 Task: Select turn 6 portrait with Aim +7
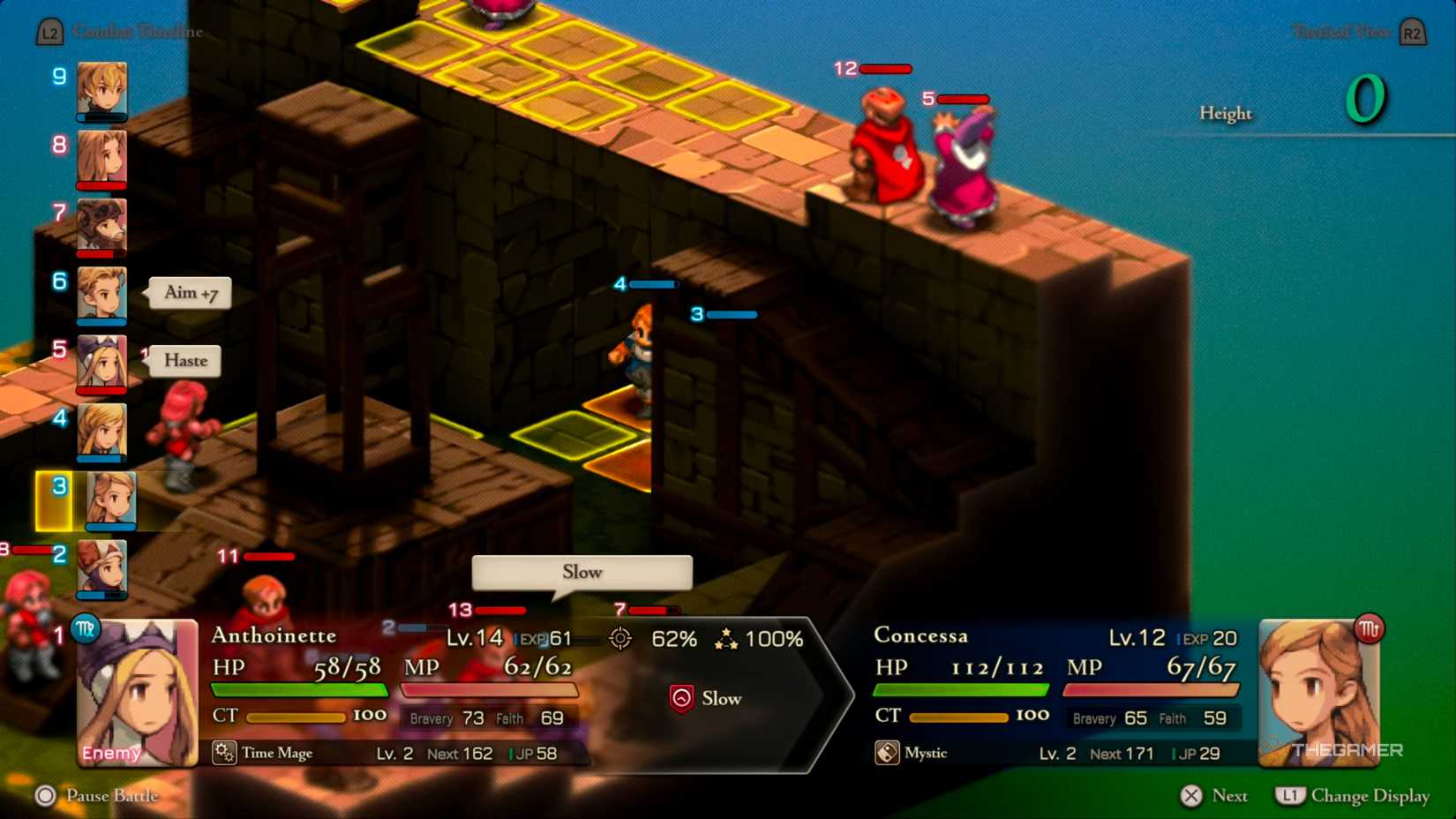click(101, 293)
